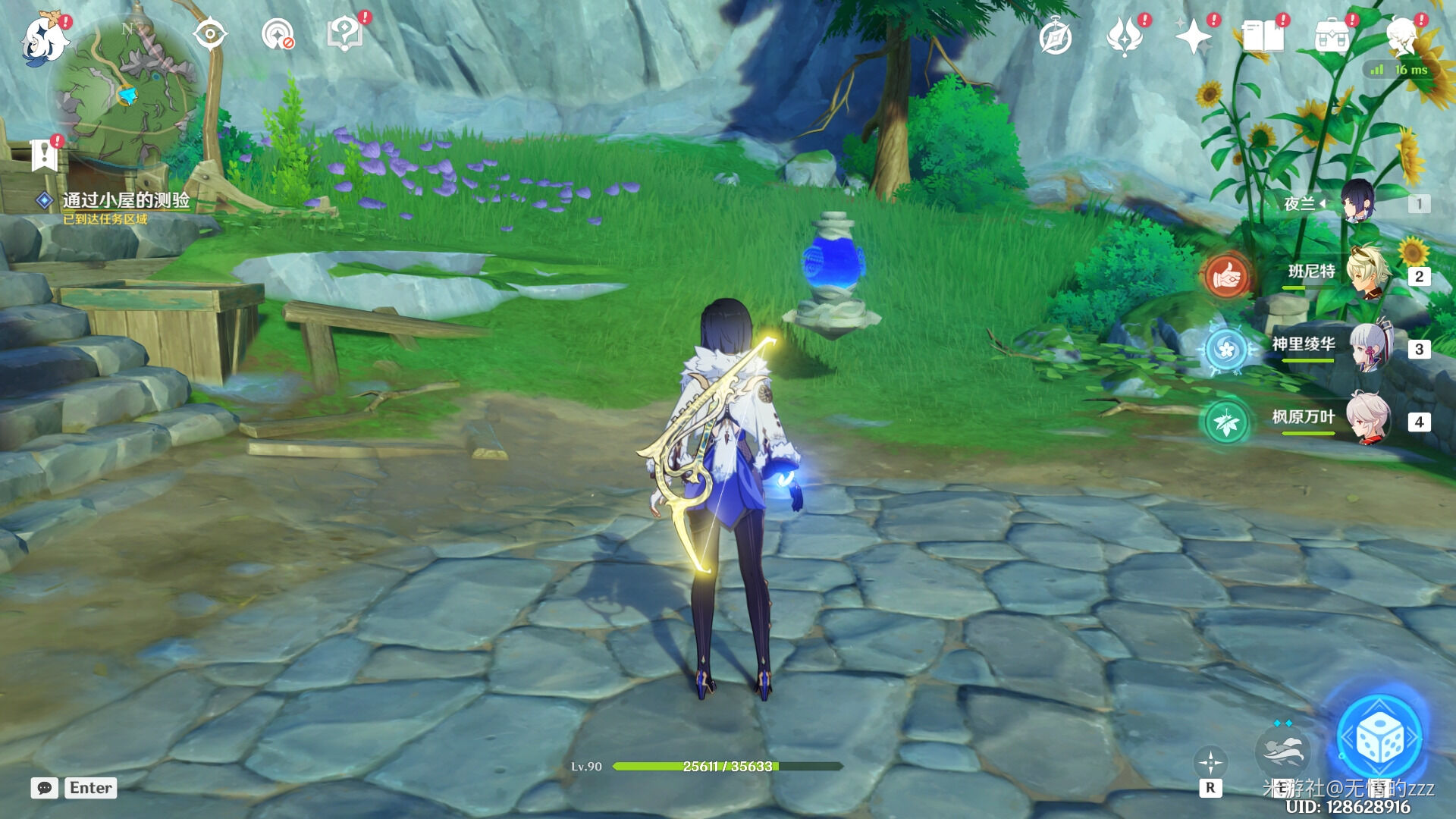Open the adventurer handbook book icon

click(x=1263, y=36)
